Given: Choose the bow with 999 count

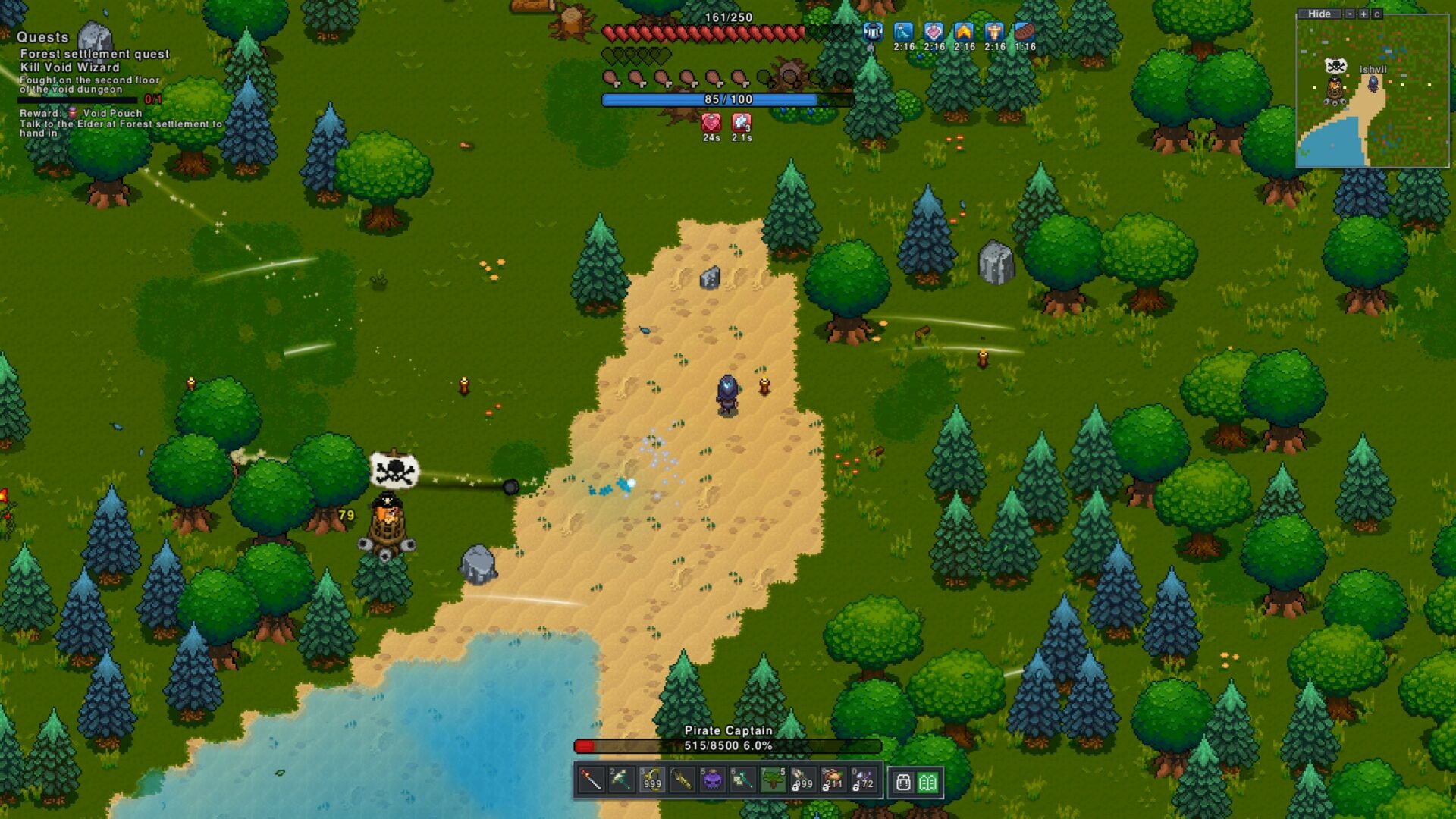Looking at the screenshot, I should point(651,780).
